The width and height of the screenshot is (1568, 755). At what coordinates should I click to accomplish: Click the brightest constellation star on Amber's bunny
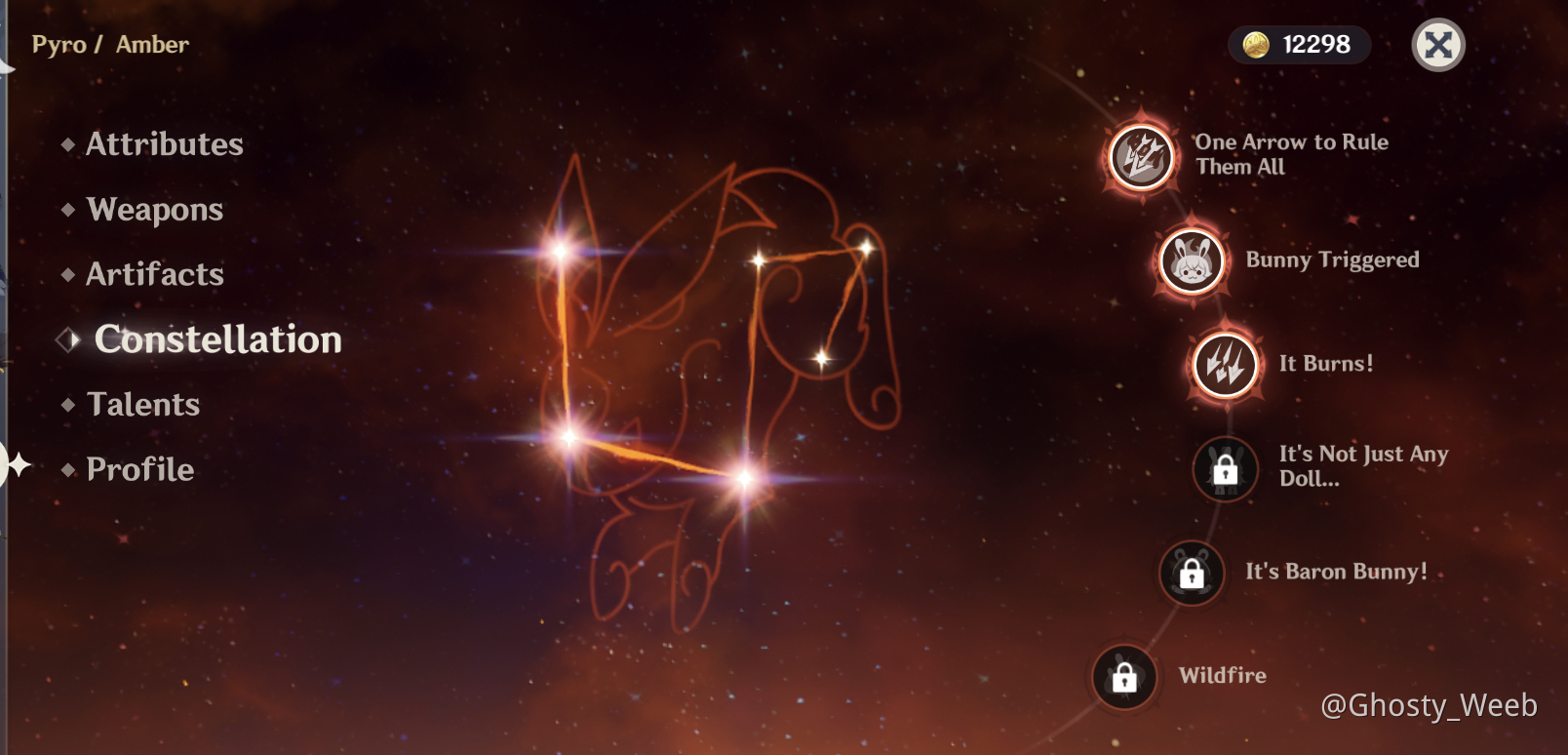pyautogui.click(x=745, y=480)
